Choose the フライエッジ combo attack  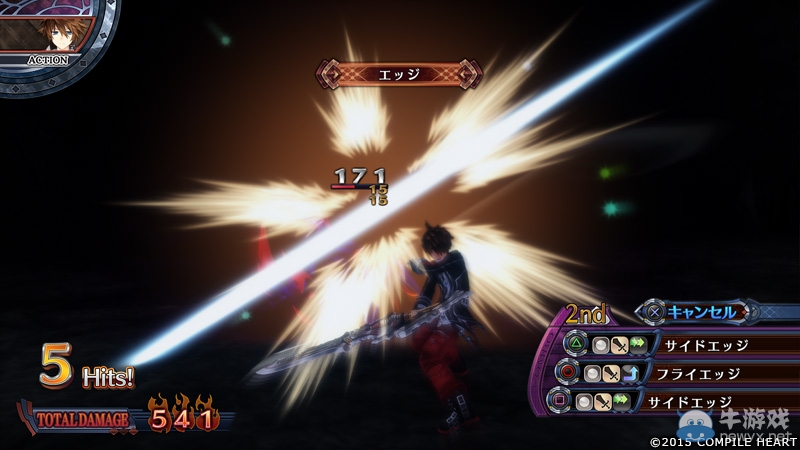pos(700,373)
